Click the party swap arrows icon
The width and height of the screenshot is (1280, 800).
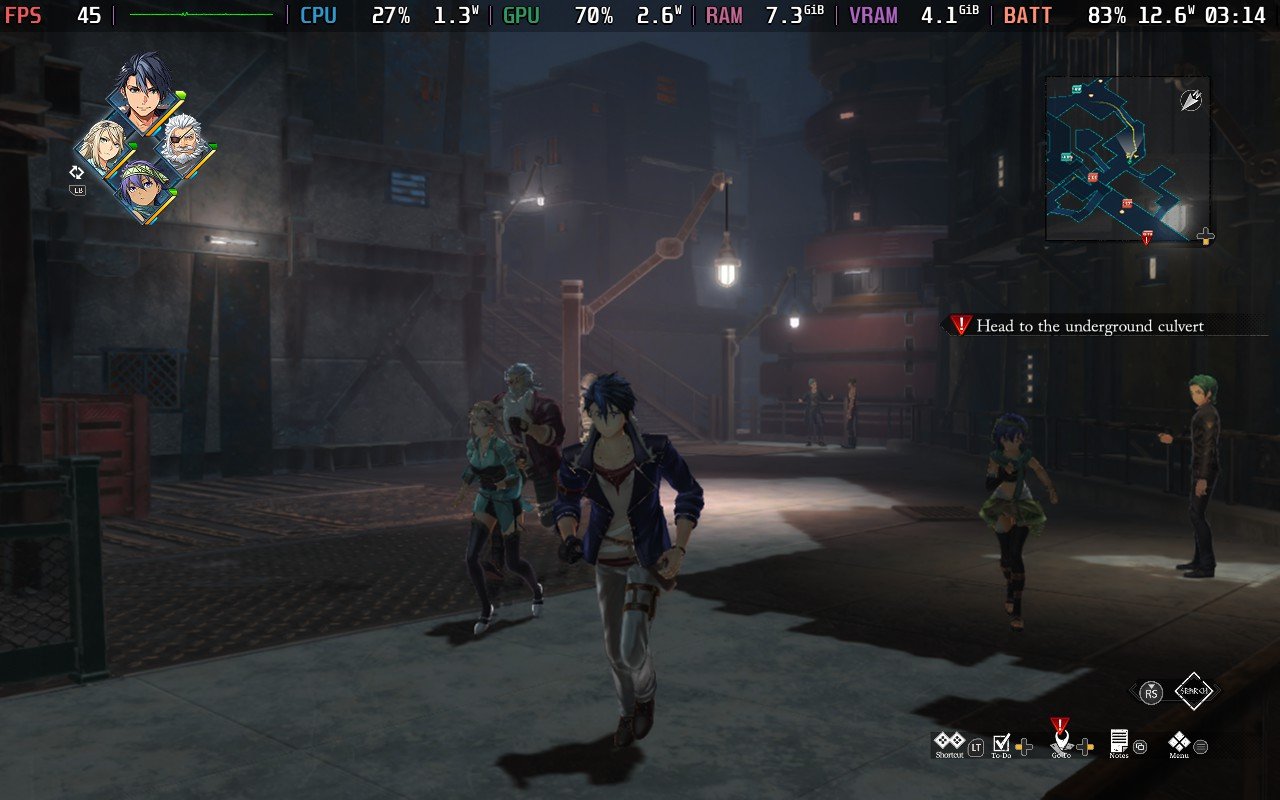coord(76,172)
